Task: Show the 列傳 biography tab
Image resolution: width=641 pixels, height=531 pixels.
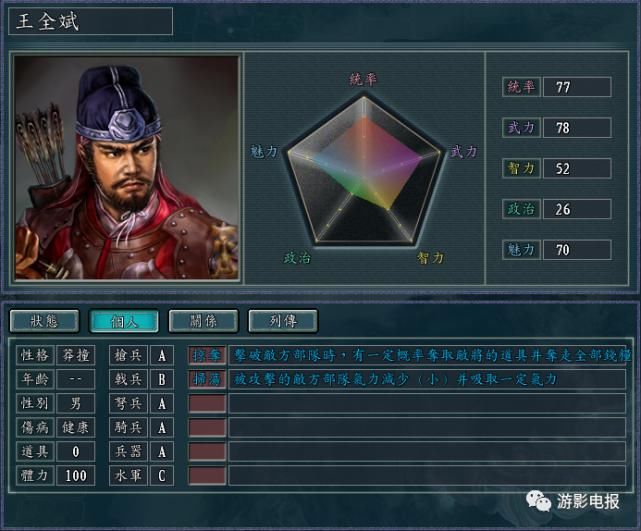Action: (283, 321)
